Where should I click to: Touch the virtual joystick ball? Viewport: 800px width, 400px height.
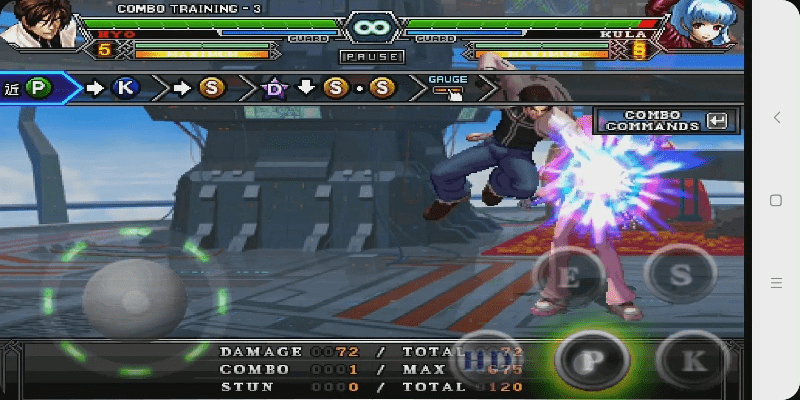[x=134, y=298]
